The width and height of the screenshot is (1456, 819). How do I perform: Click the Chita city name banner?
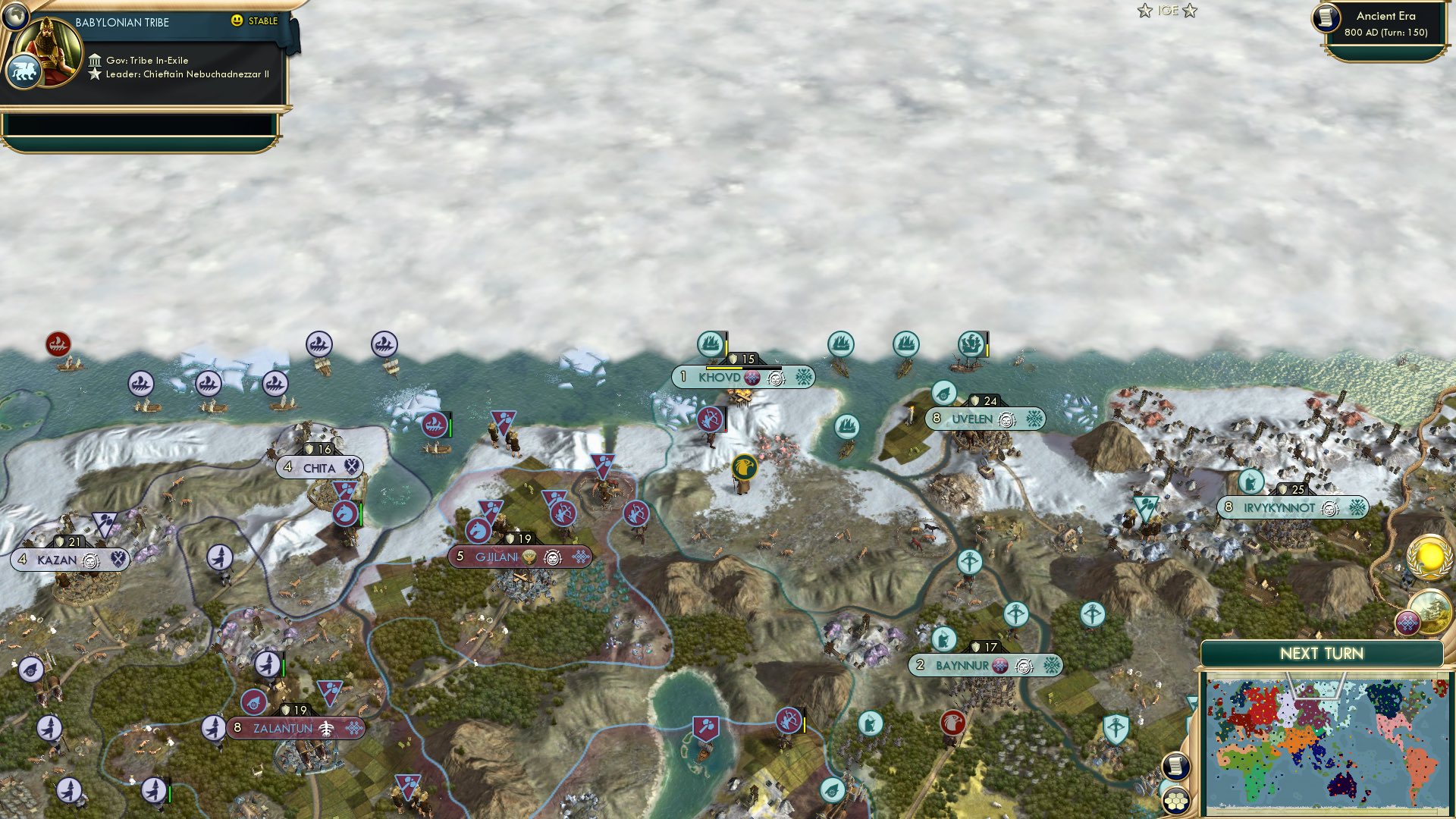[x=320, y=468]
